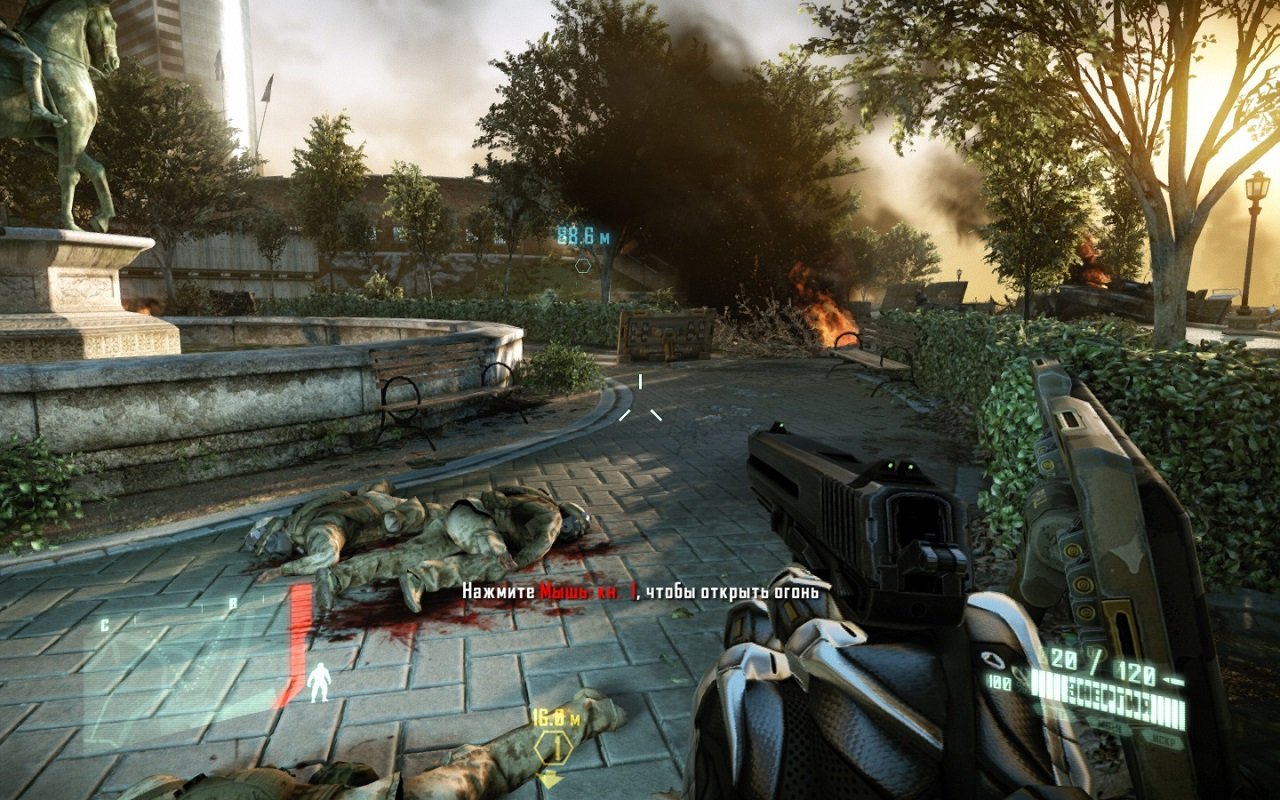Toggle the МК-60 attachment indicator

(1107, 725)
